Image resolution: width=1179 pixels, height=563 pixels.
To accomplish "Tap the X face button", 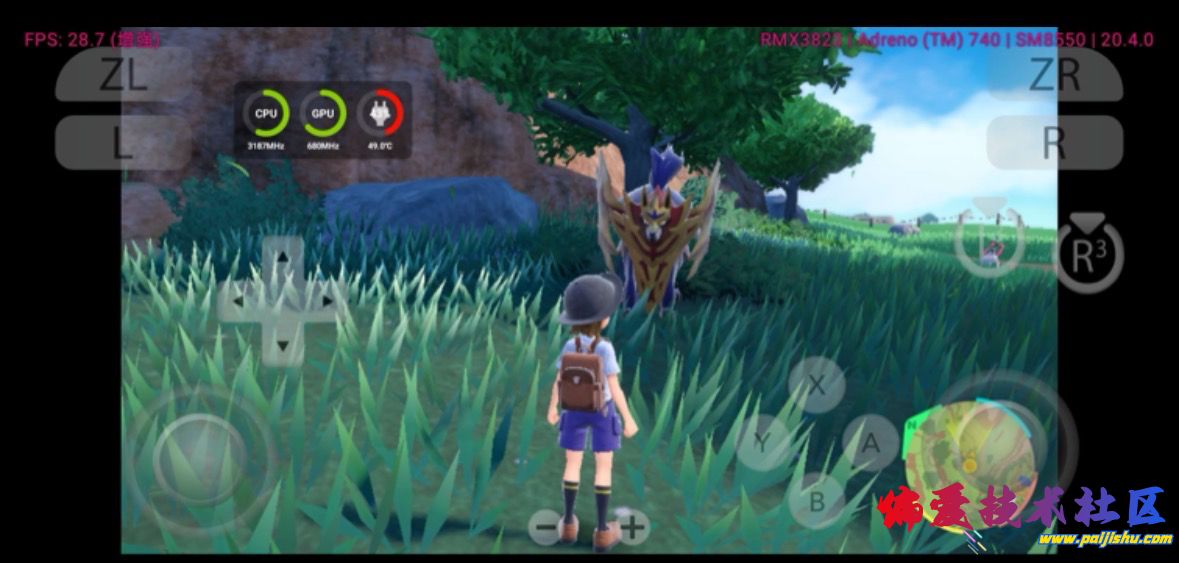I will click(817, 385).
